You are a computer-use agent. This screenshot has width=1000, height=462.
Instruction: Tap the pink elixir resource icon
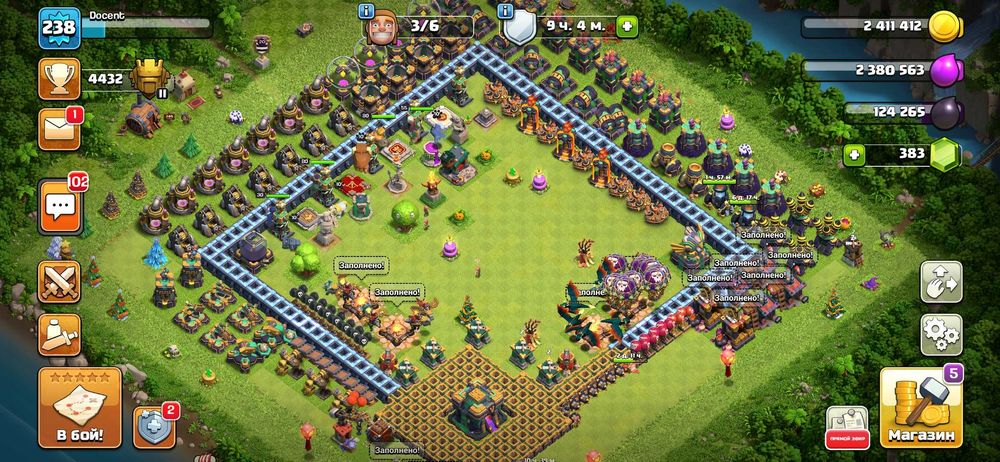[x=944, y=70]
